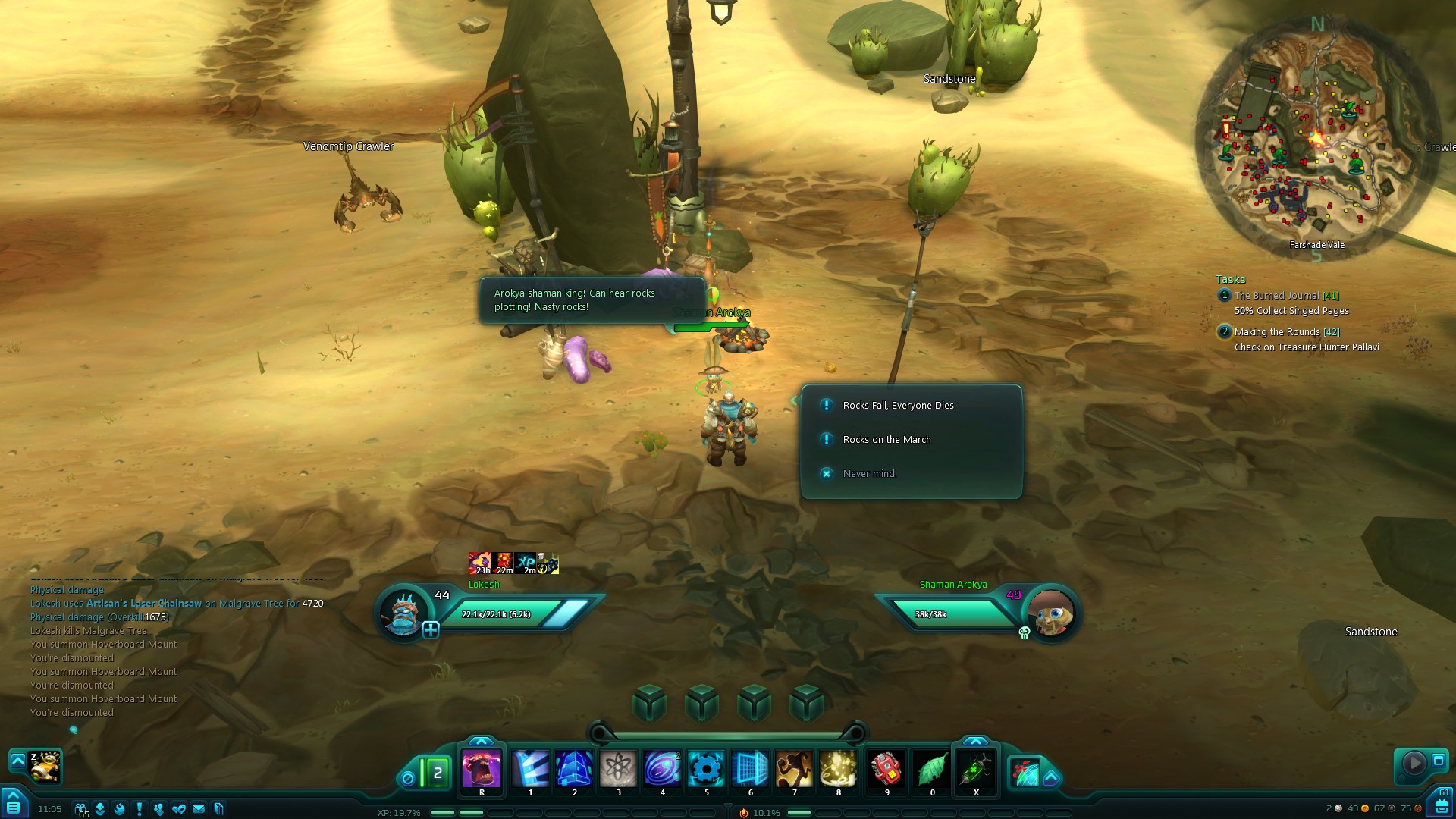The width and height of the screenshot is (1456, 819).
Task: Open the mail envelope icon
Action: click(x=199, y=809)
